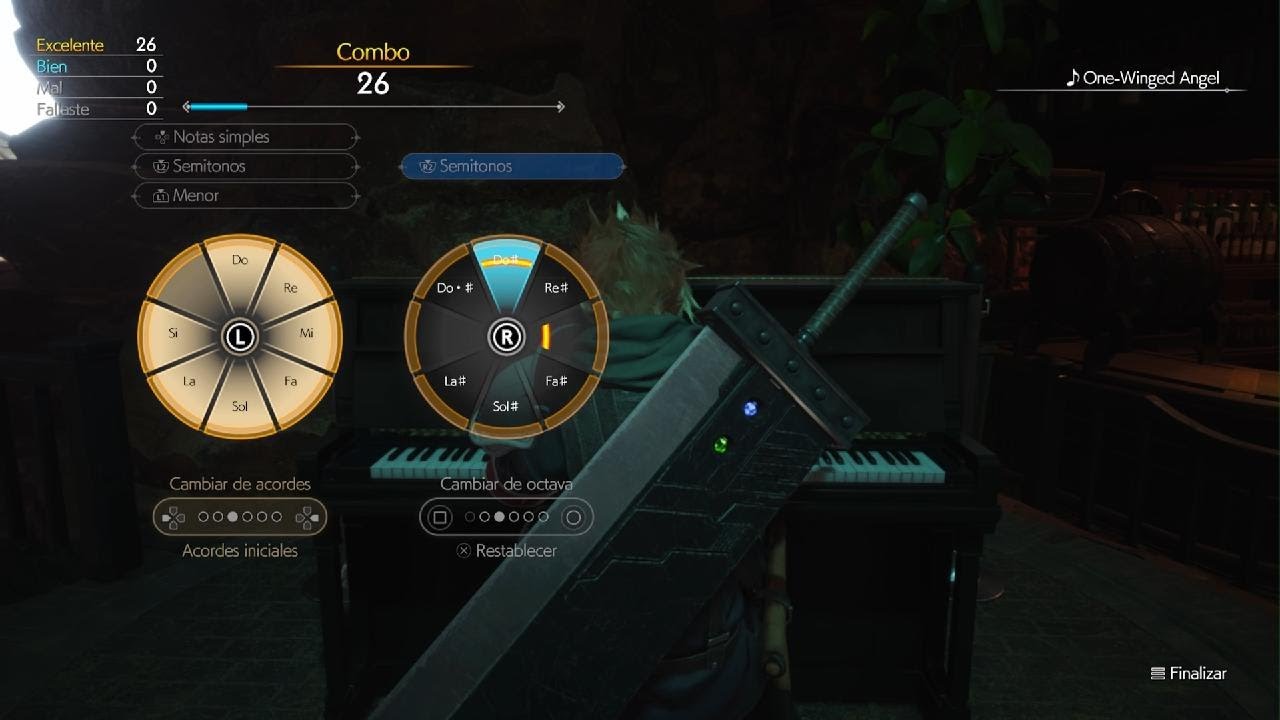This screenshot has width=1280, height=720.
Task: Choose the La note segment
Action: (x=189, y=381)
